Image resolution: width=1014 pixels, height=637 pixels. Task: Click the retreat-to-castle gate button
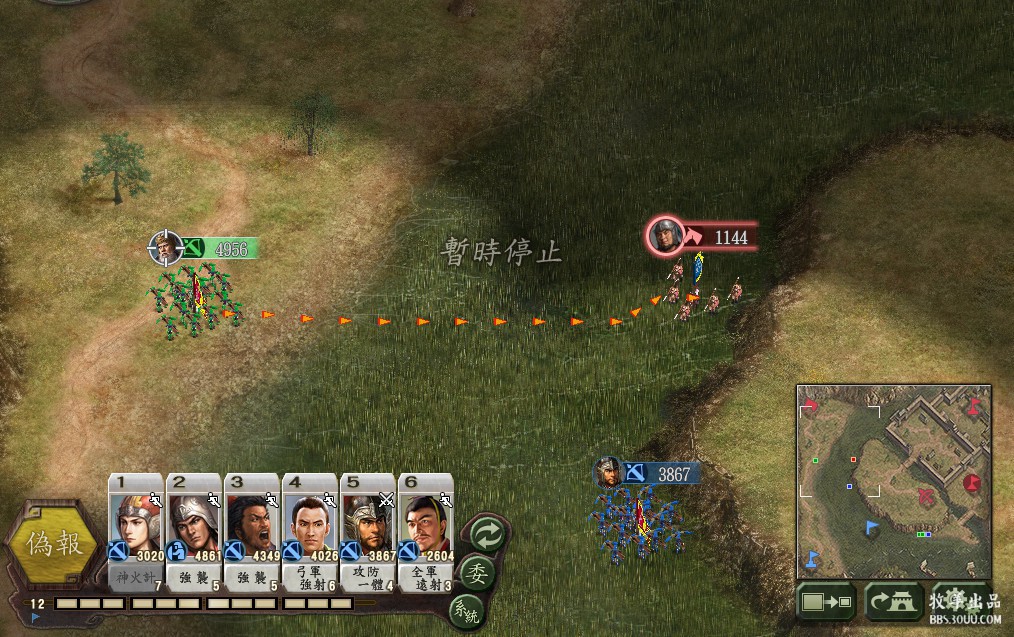click(x=892, y=602)
